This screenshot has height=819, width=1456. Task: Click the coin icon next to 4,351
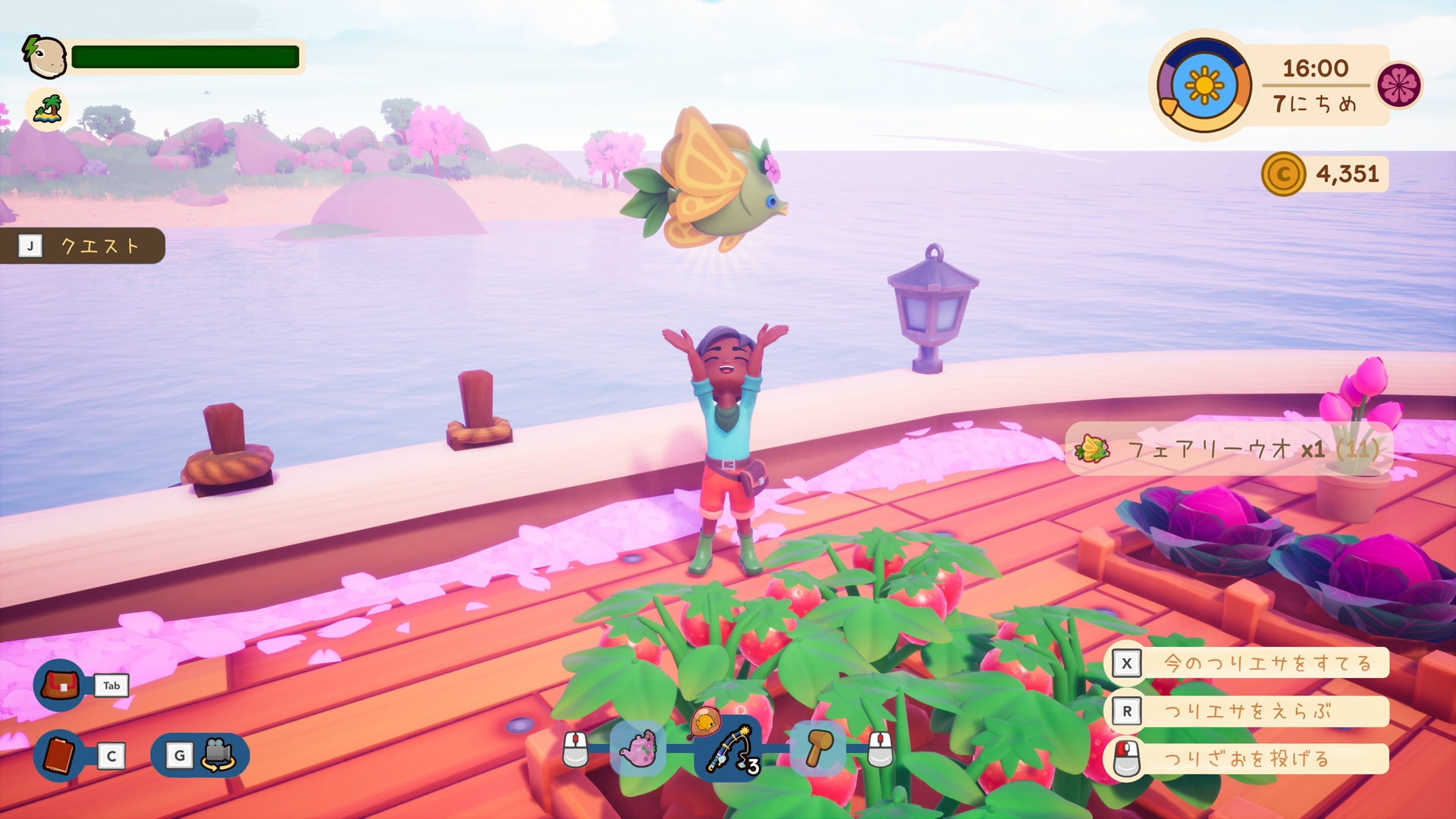[x=1285, y=174]
